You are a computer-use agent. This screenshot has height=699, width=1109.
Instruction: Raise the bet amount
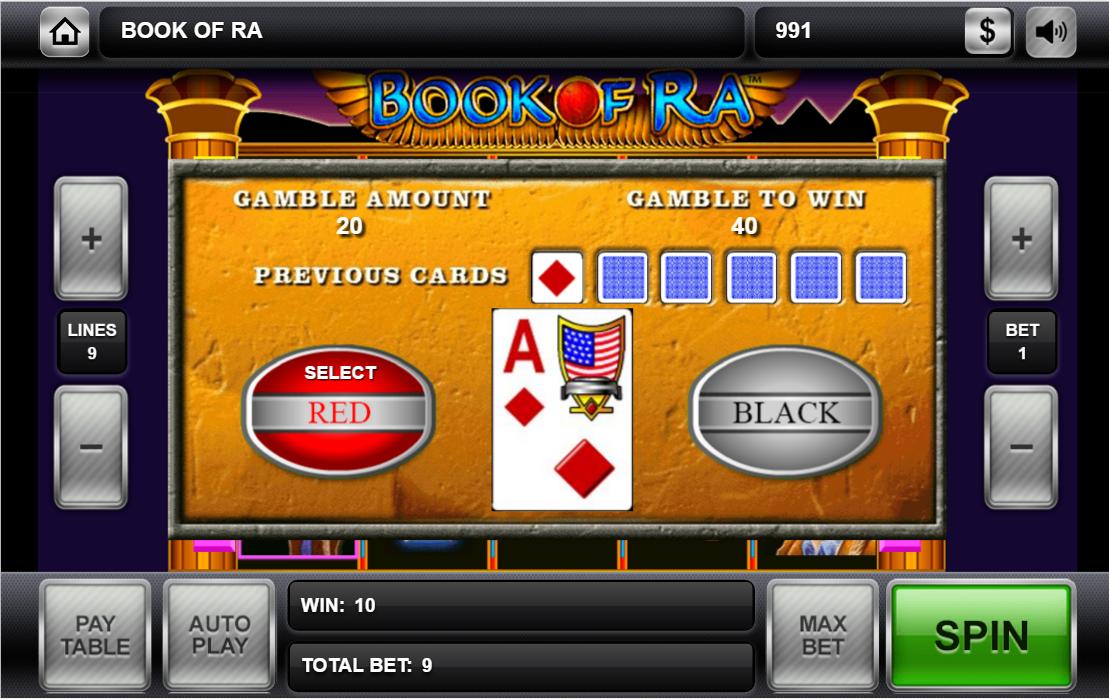click(x=1021, y=239)
